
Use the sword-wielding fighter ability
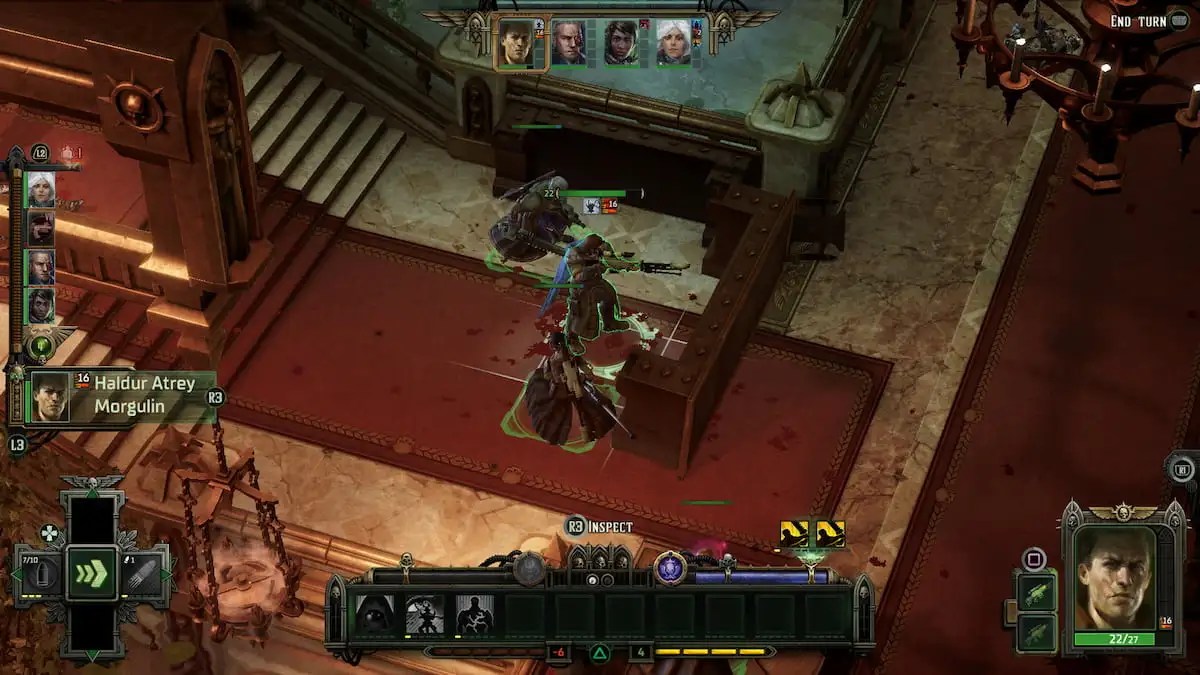click(x=425, y=615)
